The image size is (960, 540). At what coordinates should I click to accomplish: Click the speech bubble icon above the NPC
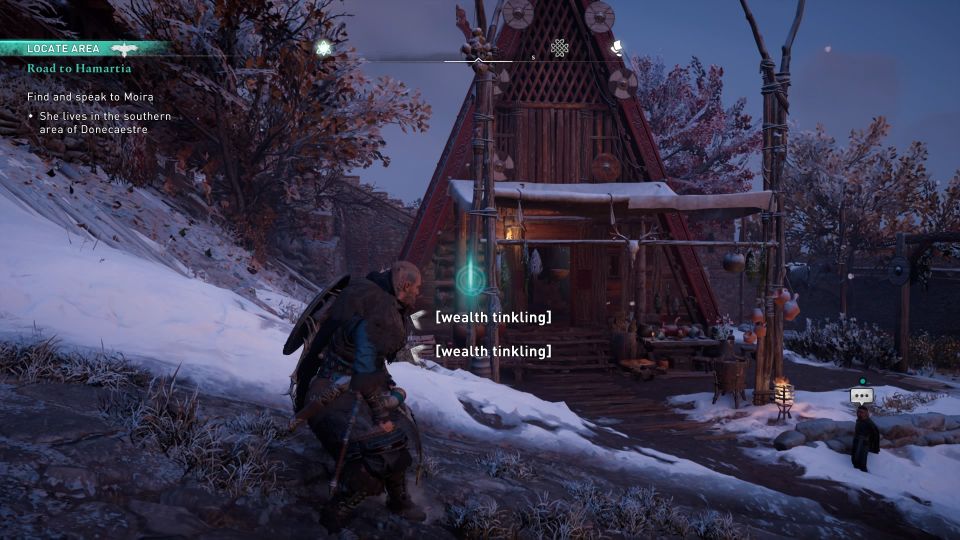point(861,396)
